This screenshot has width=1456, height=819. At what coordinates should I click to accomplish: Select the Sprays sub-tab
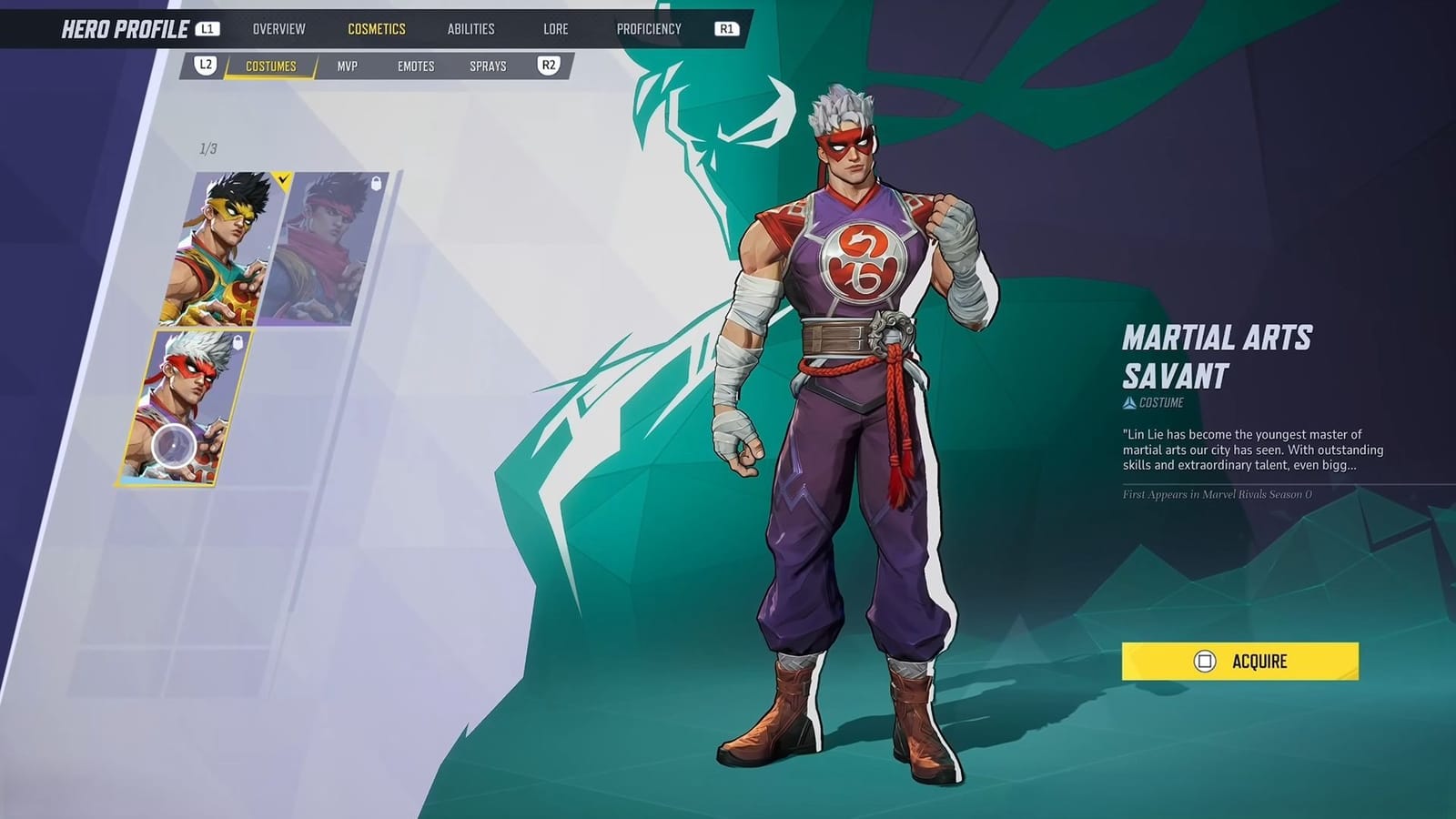pyautogui.click(x=489, y=66)
